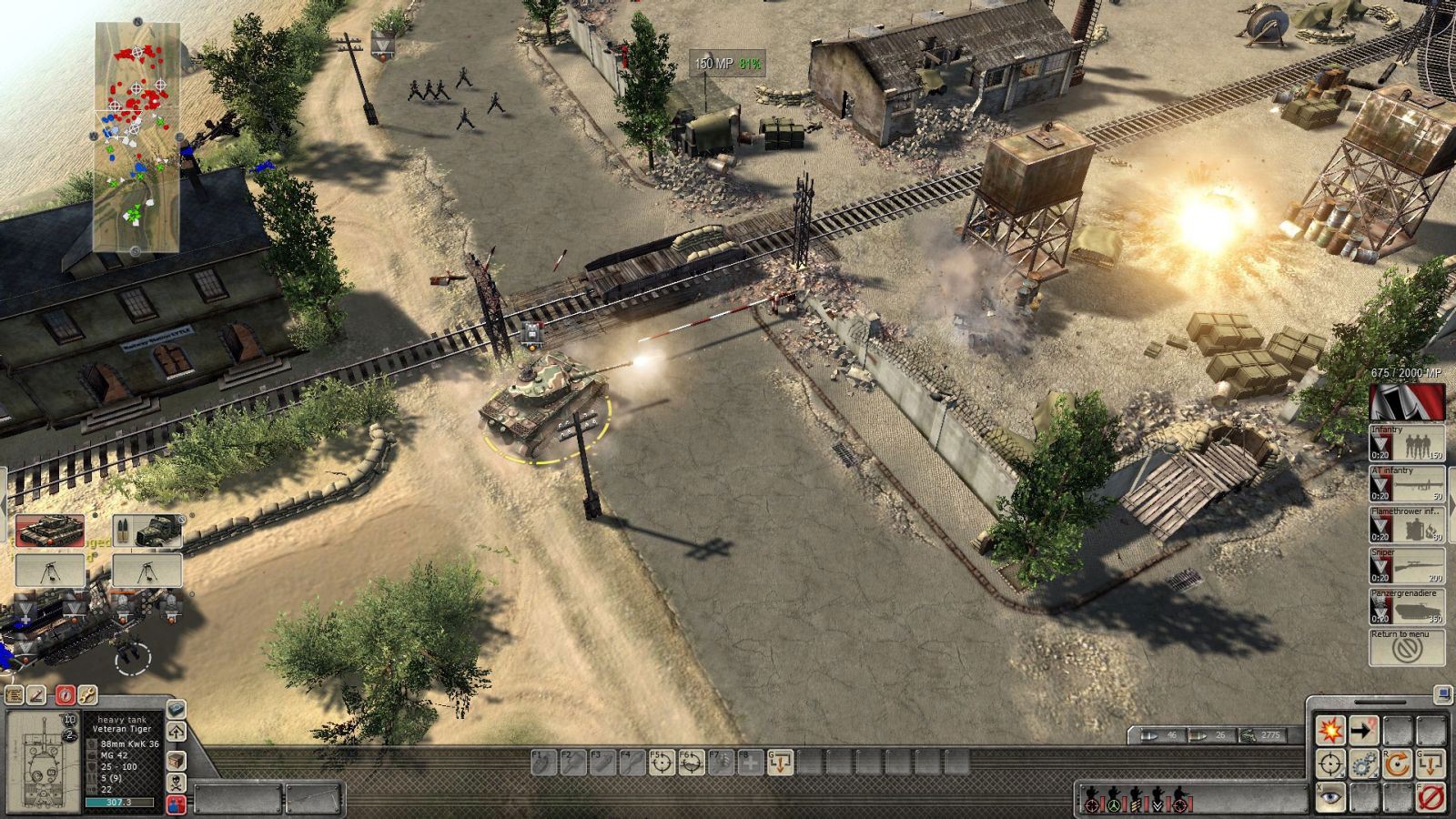Use the F5 crosshair hotbar slot
The width and height of the screenshot is (1456, 819).
pos(662,763)
